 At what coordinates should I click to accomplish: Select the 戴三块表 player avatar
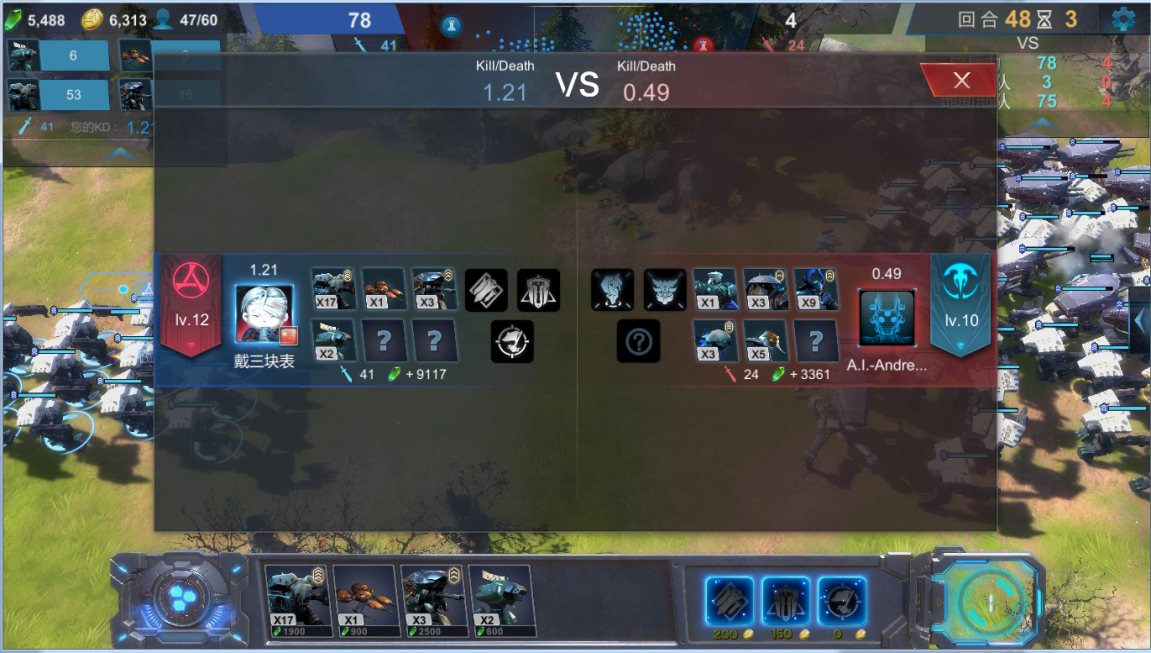tap(264, 315)
